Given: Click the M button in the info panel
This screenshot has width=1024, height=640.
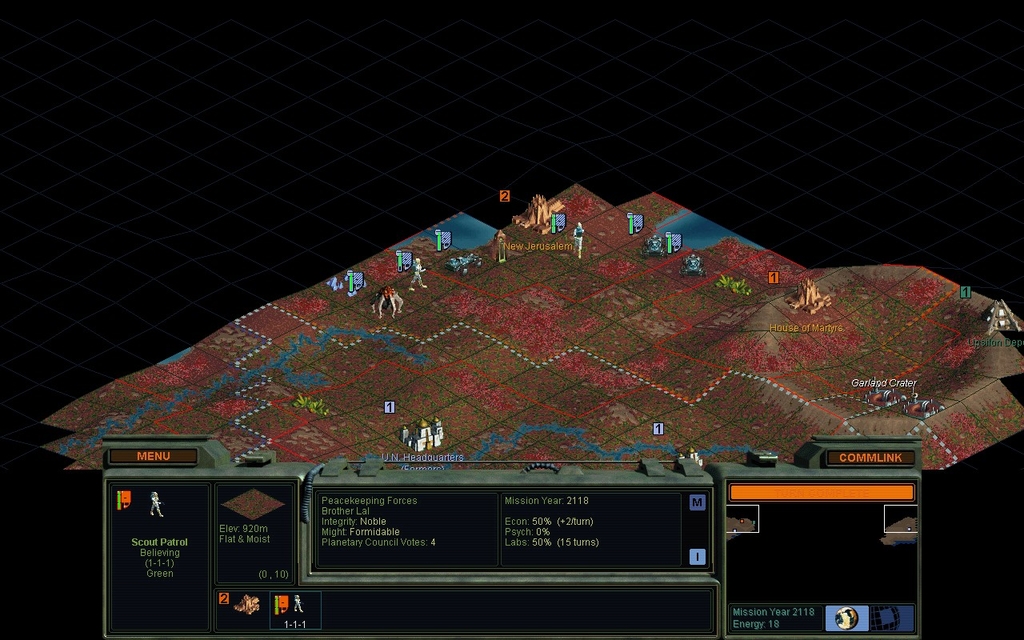Looking at the screenshot, I should pos(697,503).
